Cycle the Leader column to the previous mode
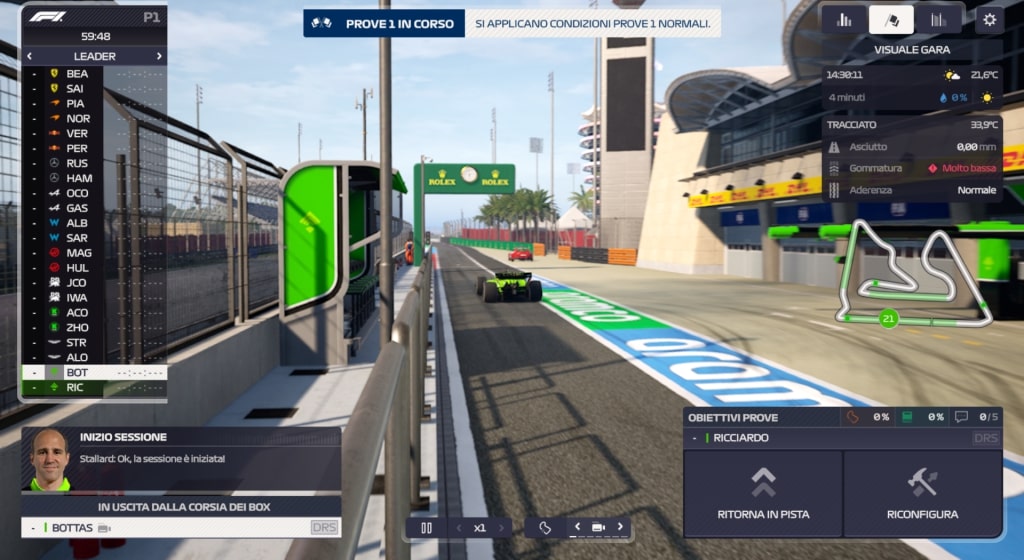 (29, 56)
